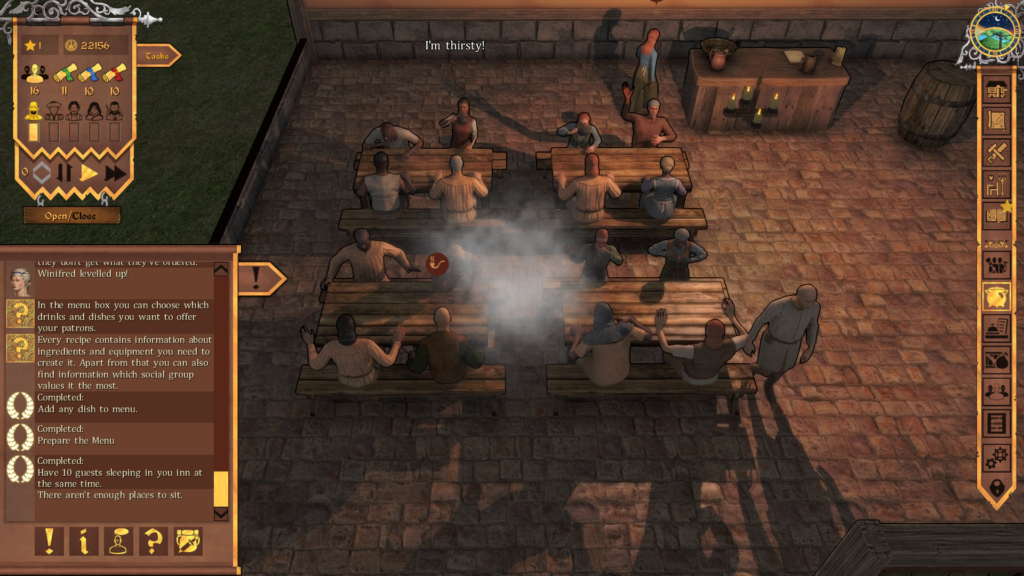Click the padlock button in the sidebar
Image resolution: width=1024 pixels, height=576 pixels.
coord(996,489)
